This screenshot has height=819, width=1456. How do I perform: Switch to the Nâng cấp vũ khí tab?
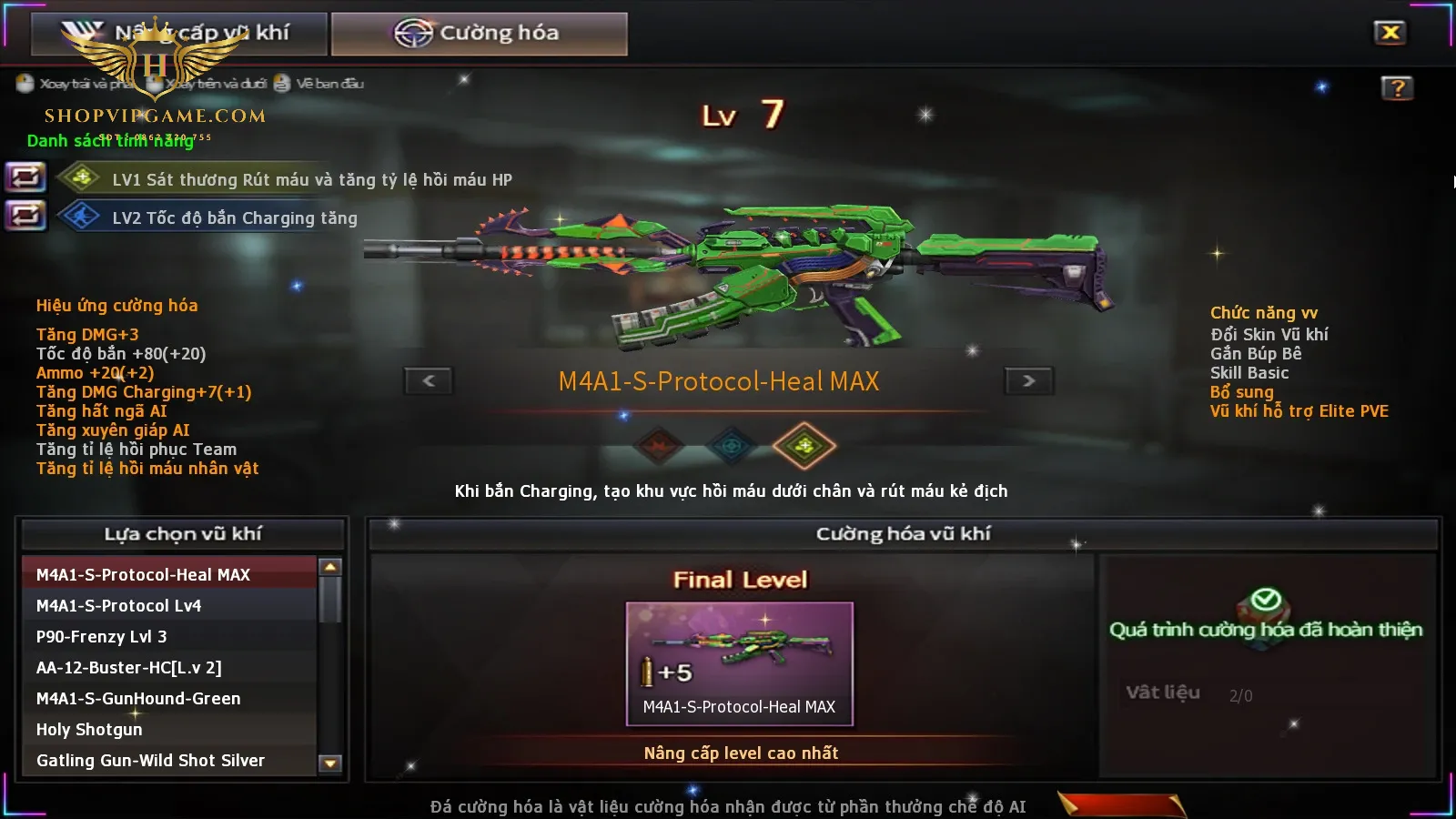coord(179,34)
